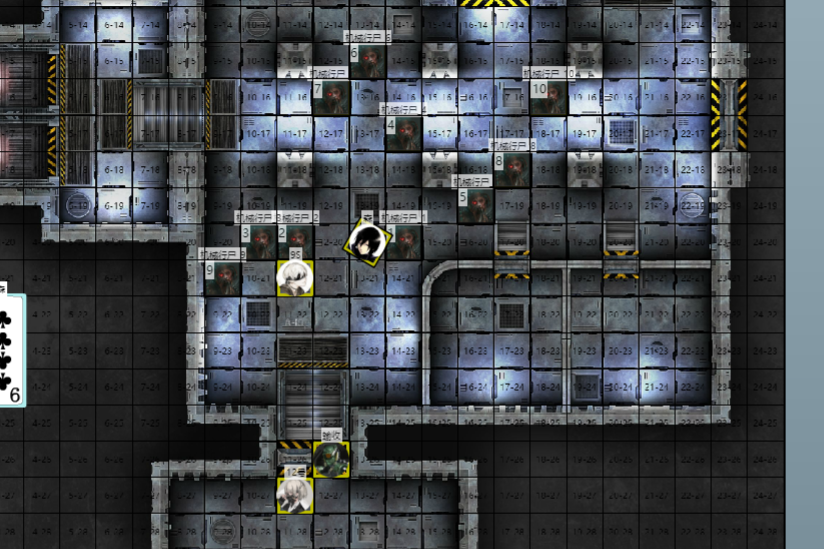824x549 pixels.
Task: Select zombie token number 1
Action: click(x=404, y=241)
